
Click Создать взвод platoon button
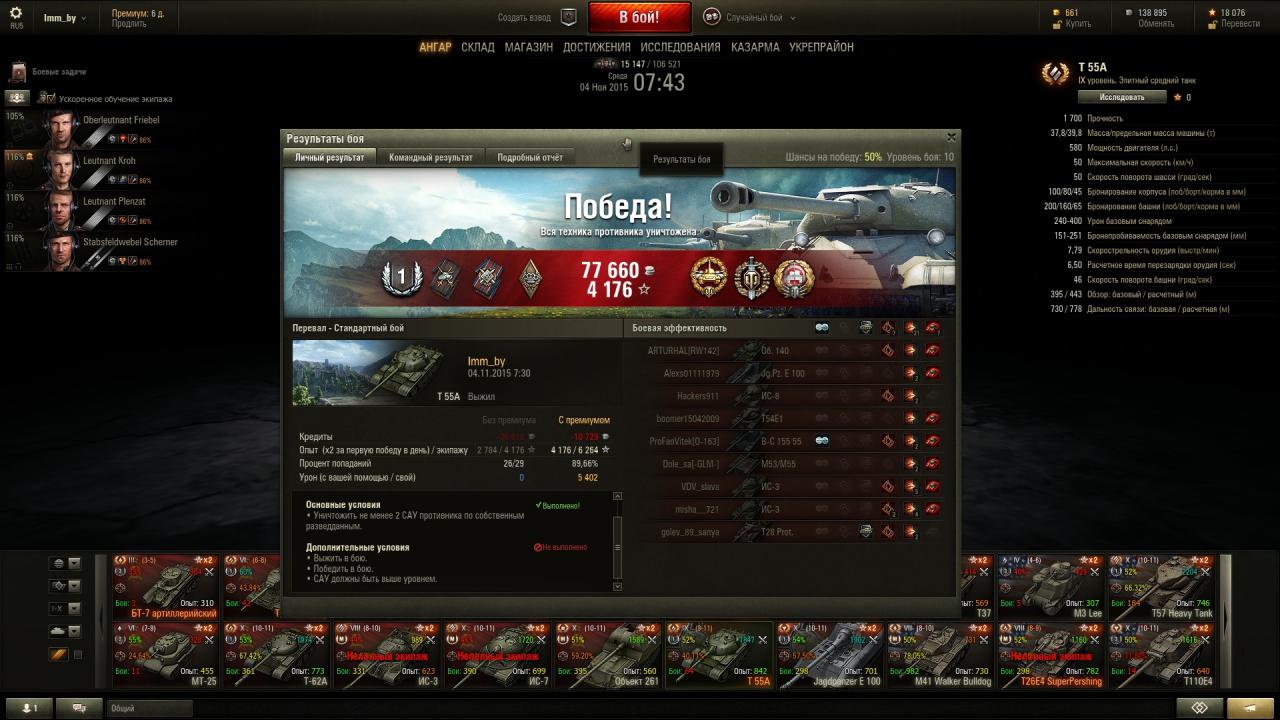pyautogui.click(x=538, y=17)
